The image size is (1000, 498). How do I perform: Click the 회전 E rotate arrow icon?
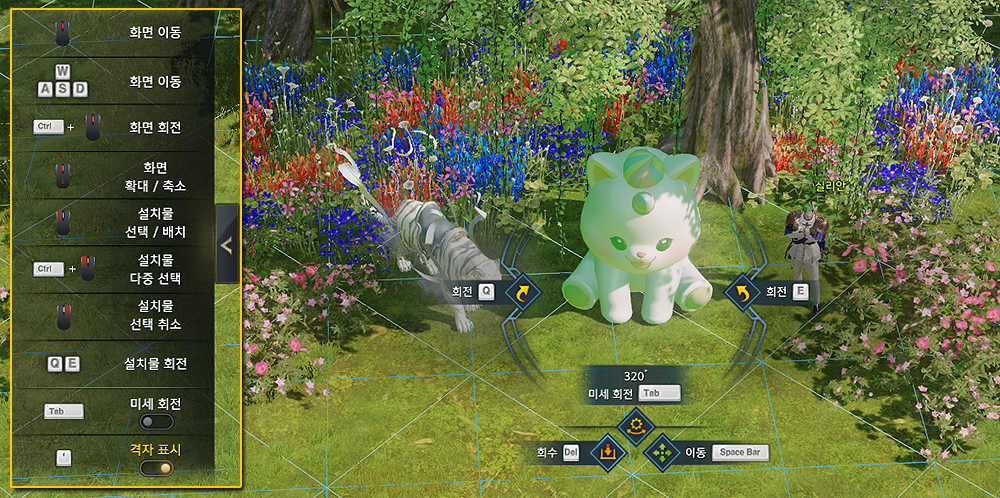pyautogui.click(x=742, y=292)
